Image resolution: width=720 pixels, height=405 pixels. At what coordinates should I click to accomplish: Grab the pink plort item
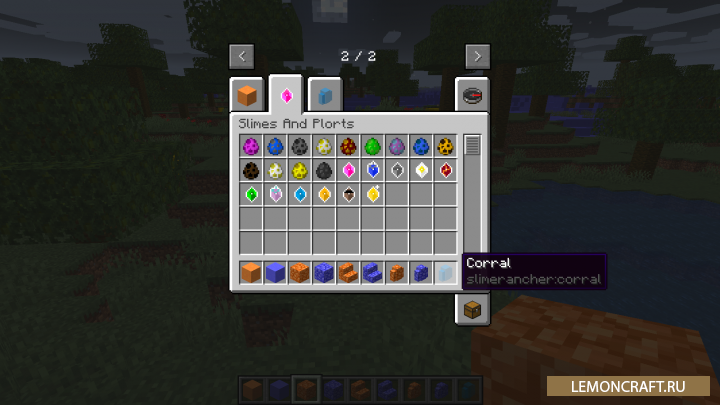pos(348,170)
